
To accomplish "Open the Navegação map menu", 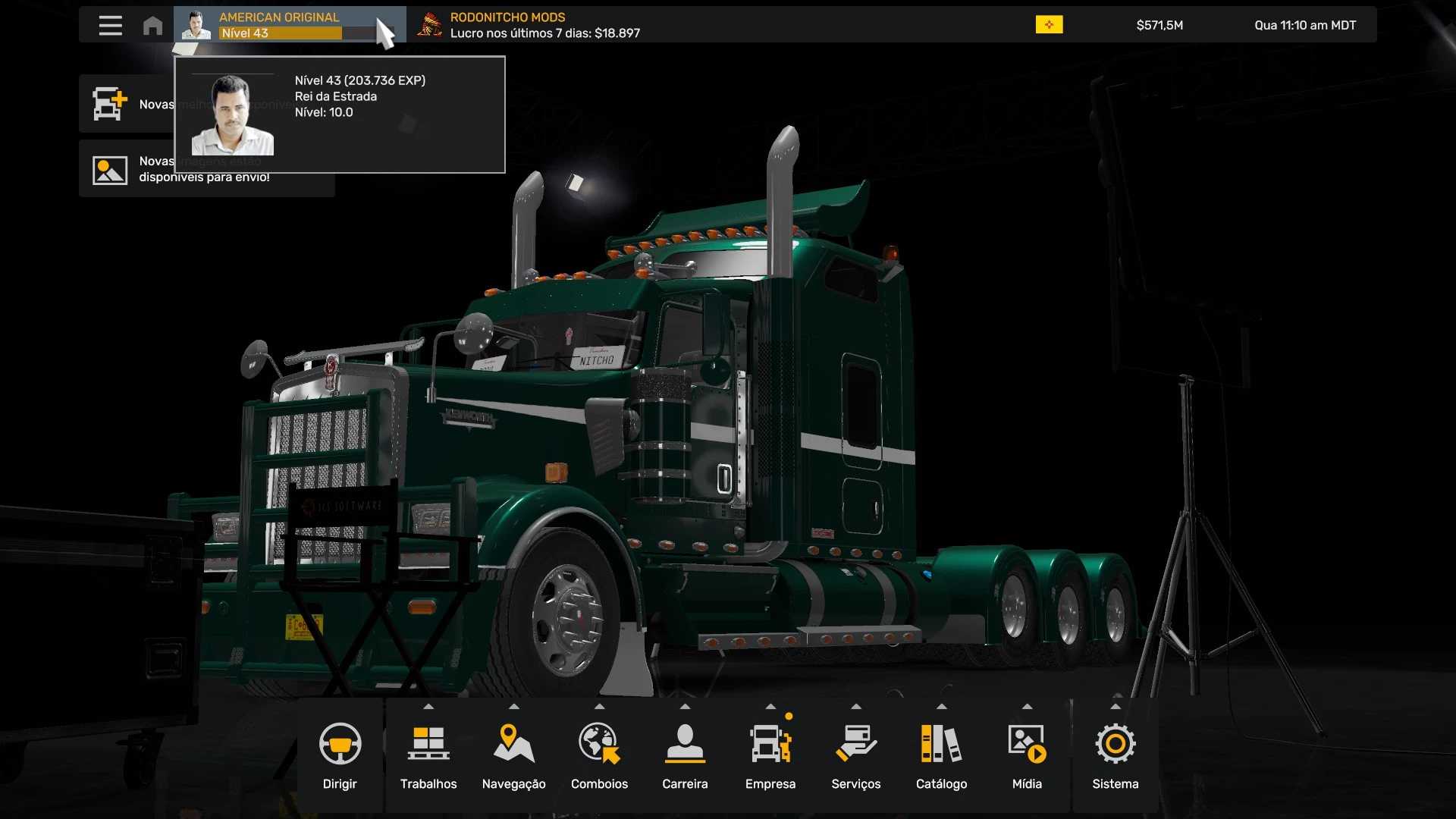I will tap(513, 756).
